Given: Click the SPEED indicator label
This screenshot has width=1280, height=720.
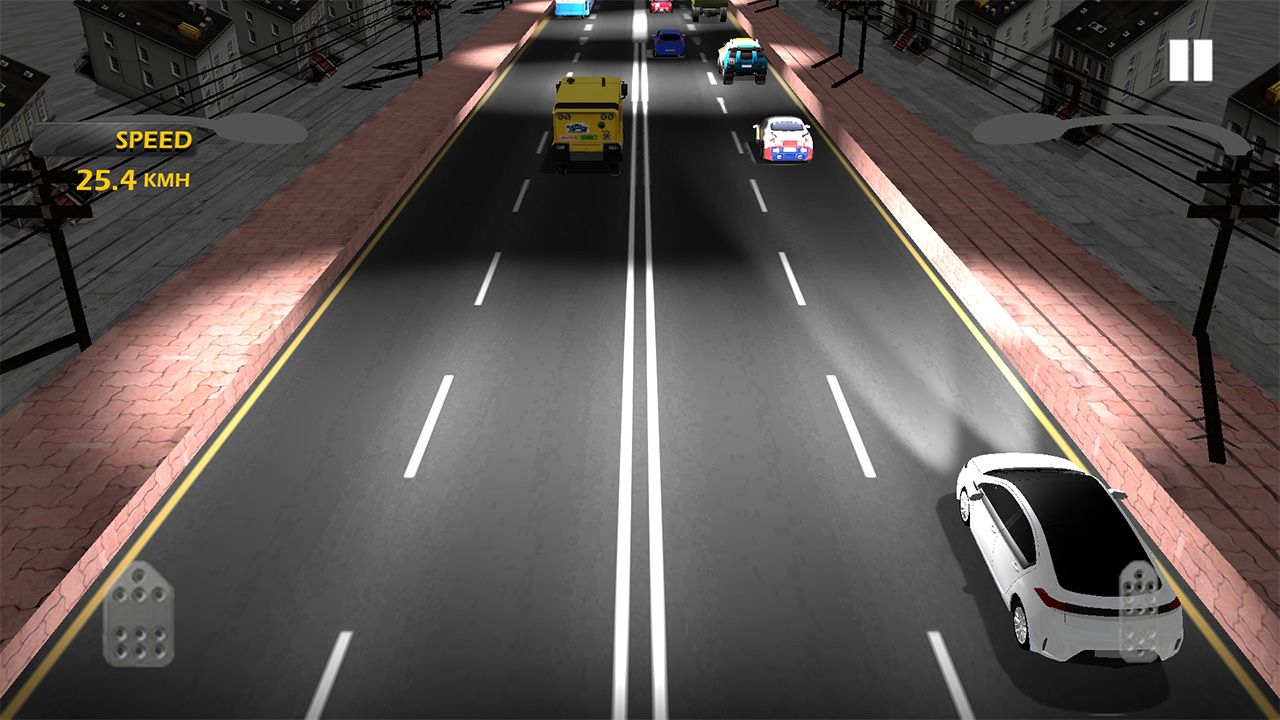Looking at the screenshot, I should [155, 138].
